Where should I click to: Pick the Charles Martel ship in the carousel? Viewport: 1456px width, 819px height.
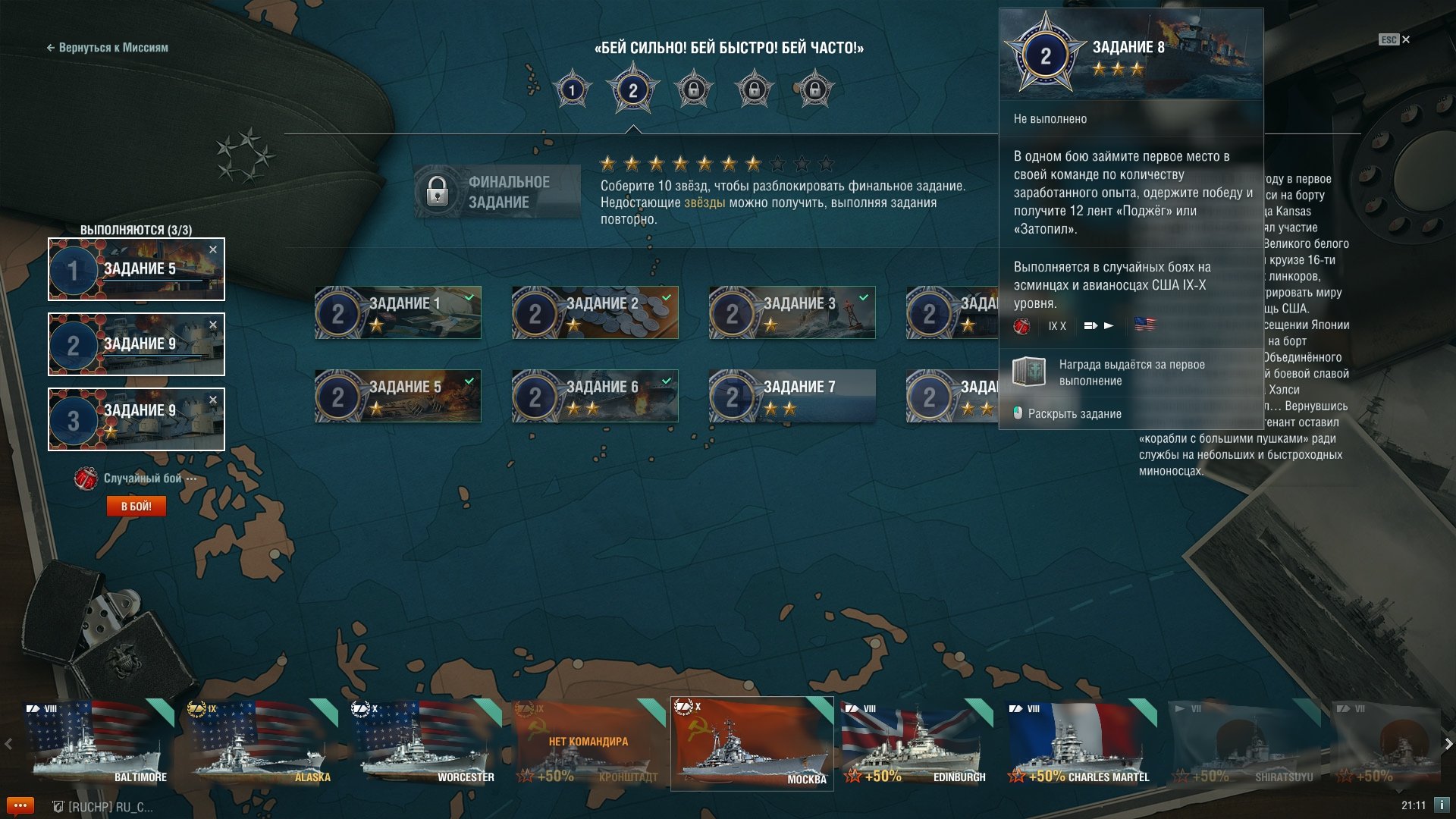click(x=1081, y=743)
